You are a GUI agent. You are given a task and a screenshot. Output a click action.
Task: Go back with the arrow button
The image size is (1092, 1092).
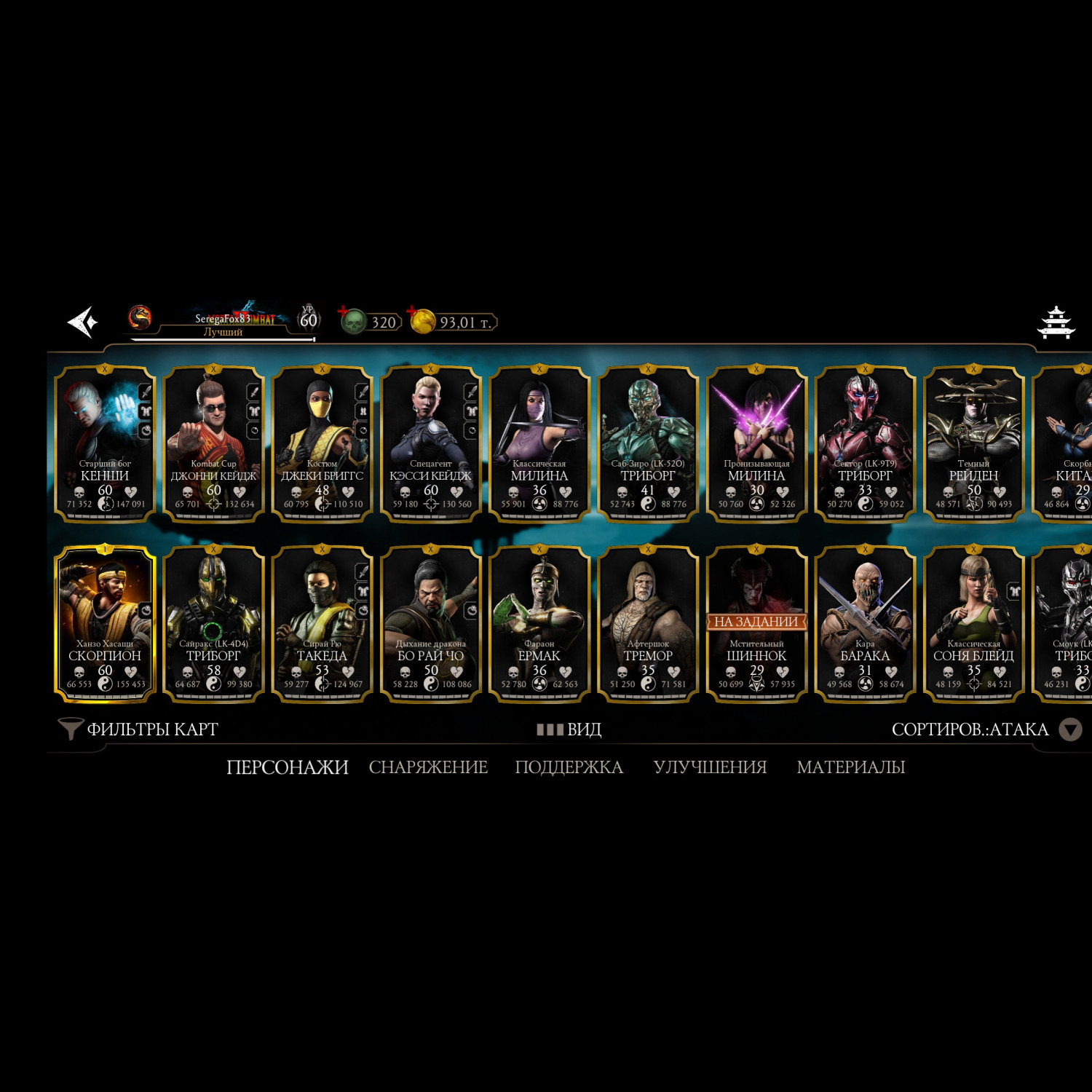[x=83, y=322]
